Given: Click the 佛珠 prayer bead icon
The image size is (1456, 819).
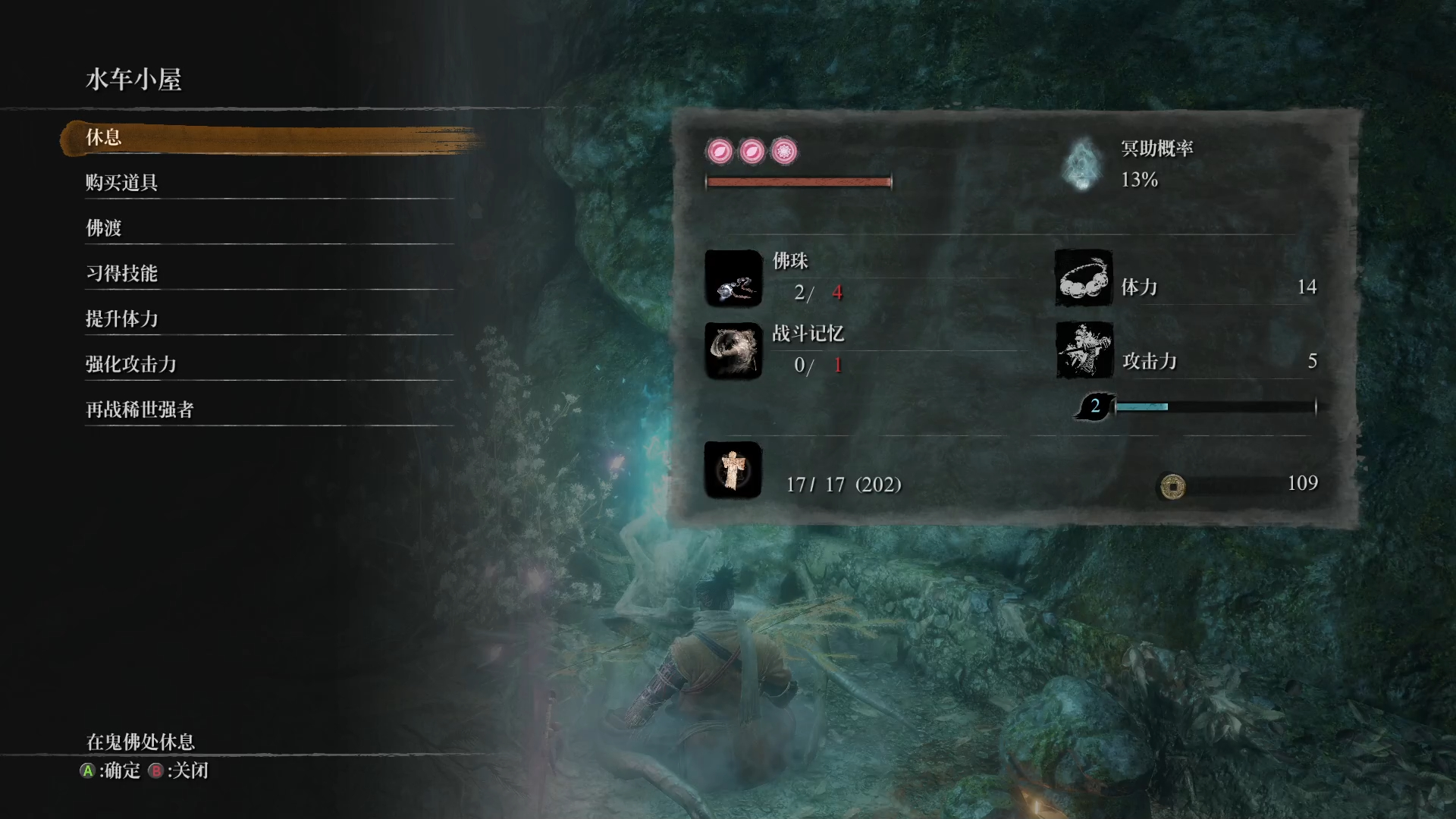Looking at the screenshot, I should (x=733, y=278).
